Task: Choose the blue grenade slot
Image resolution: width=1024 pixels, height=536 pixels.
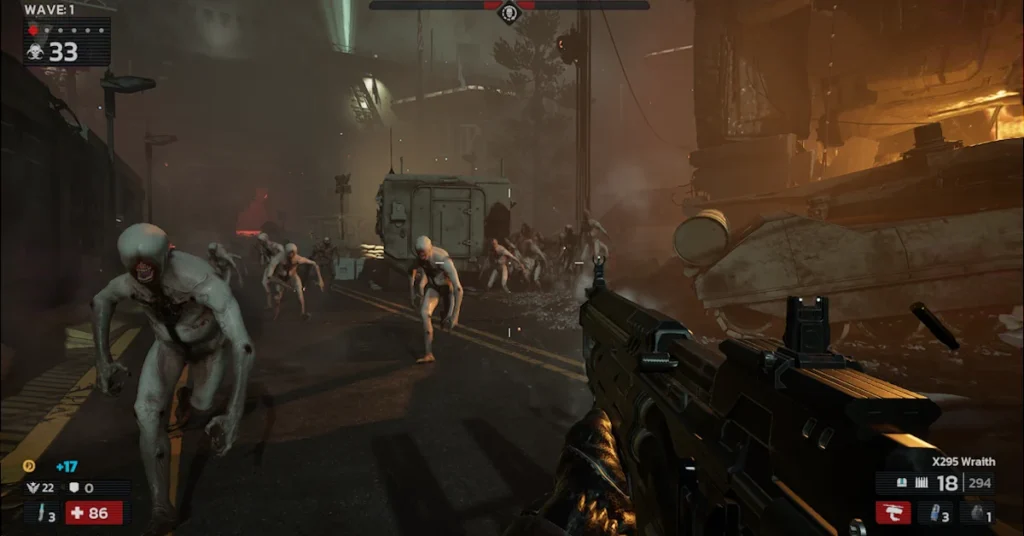Action: [x=938, y=513]
